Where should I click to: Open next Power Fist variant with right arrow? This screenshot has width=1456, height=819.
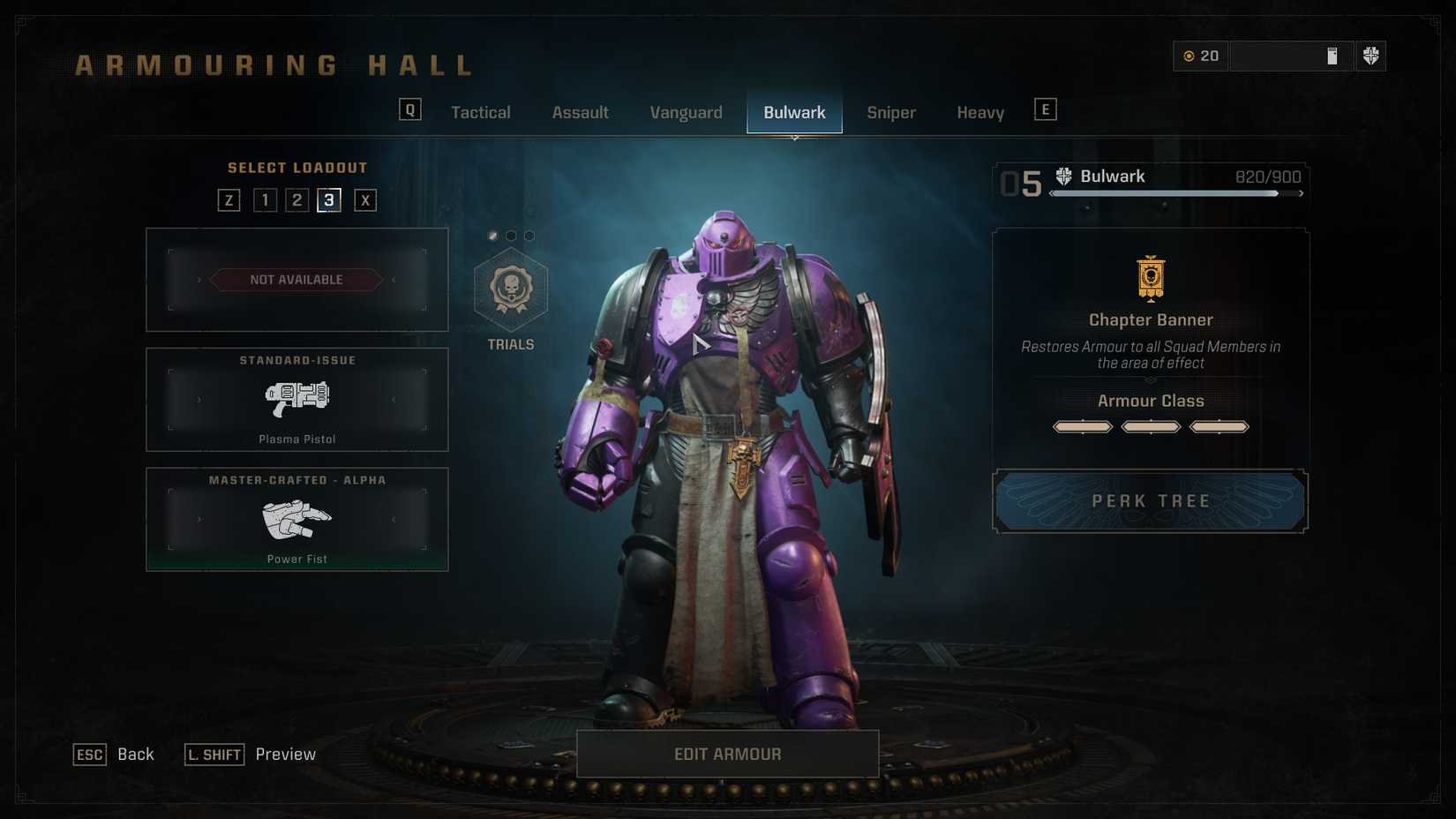(x=394, y=519)
